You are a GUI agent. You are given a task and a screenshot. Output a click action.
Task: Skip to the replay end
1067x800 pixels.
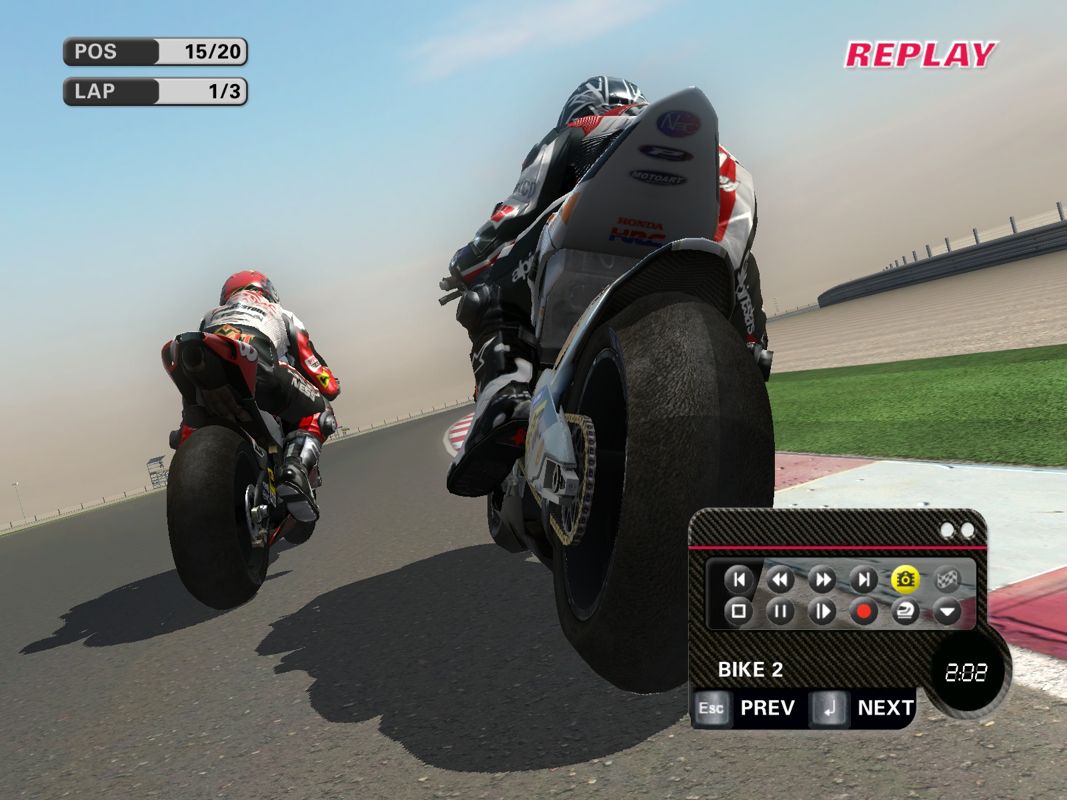coord(863,579)
